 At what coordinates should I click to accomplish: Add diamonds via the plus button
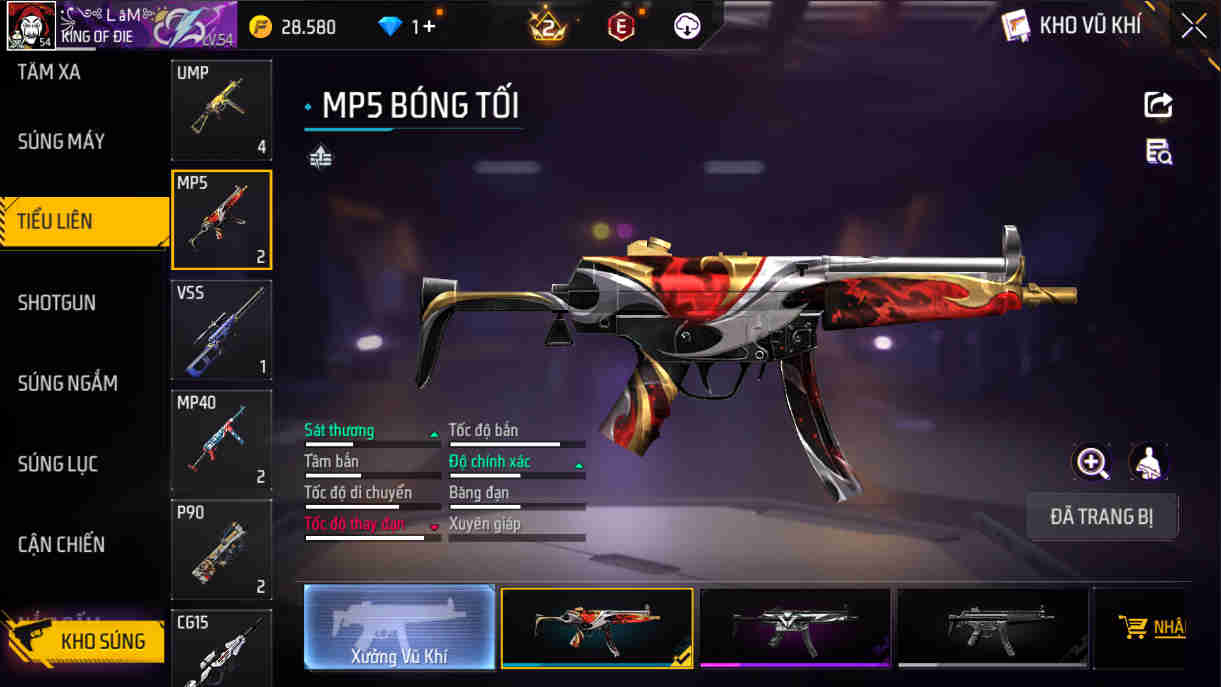point(429,27)
